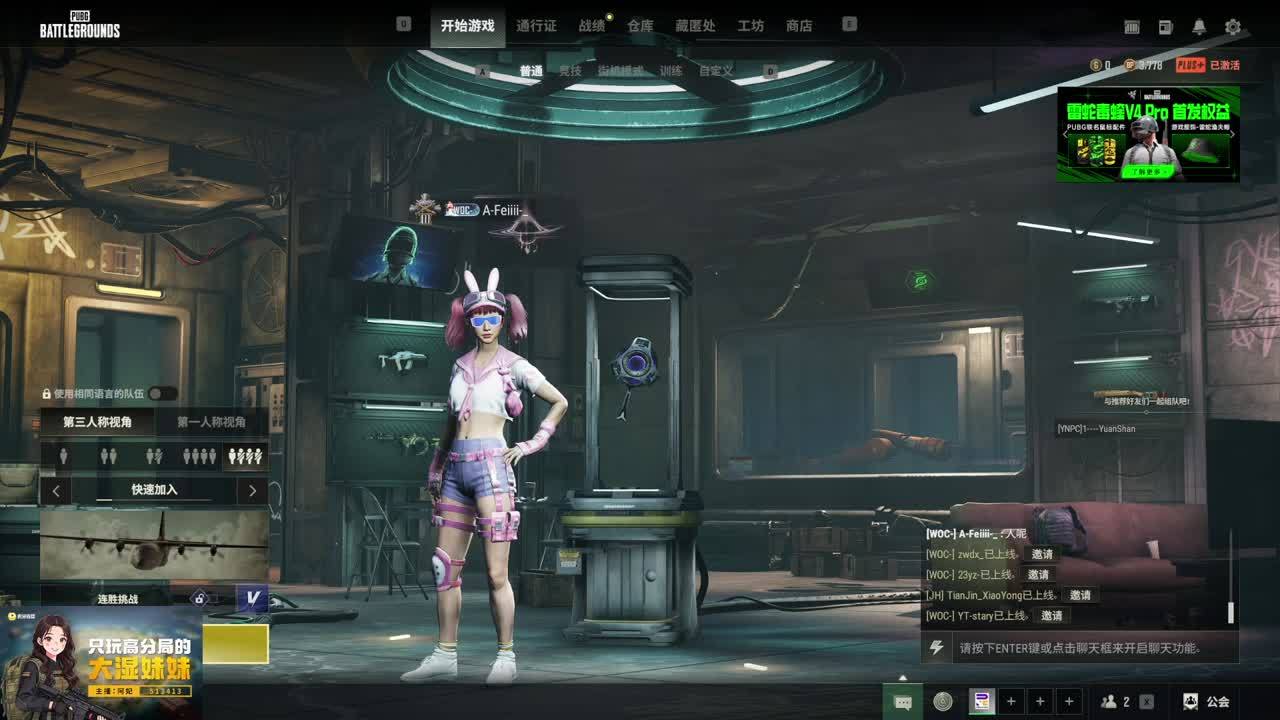The height and width of the screenshot is (720, 1280).
Task: Switch to 第一人称视角 first-person perspective
Action: pos(211,422)
